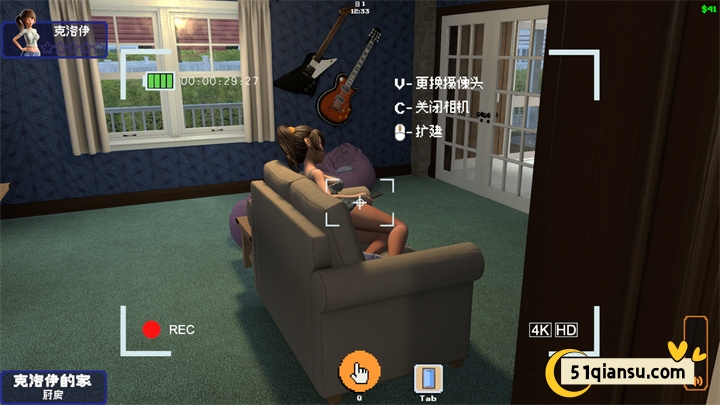Open the phone icon labeled Tab
720x405 pixels.
tap(427, 378)
